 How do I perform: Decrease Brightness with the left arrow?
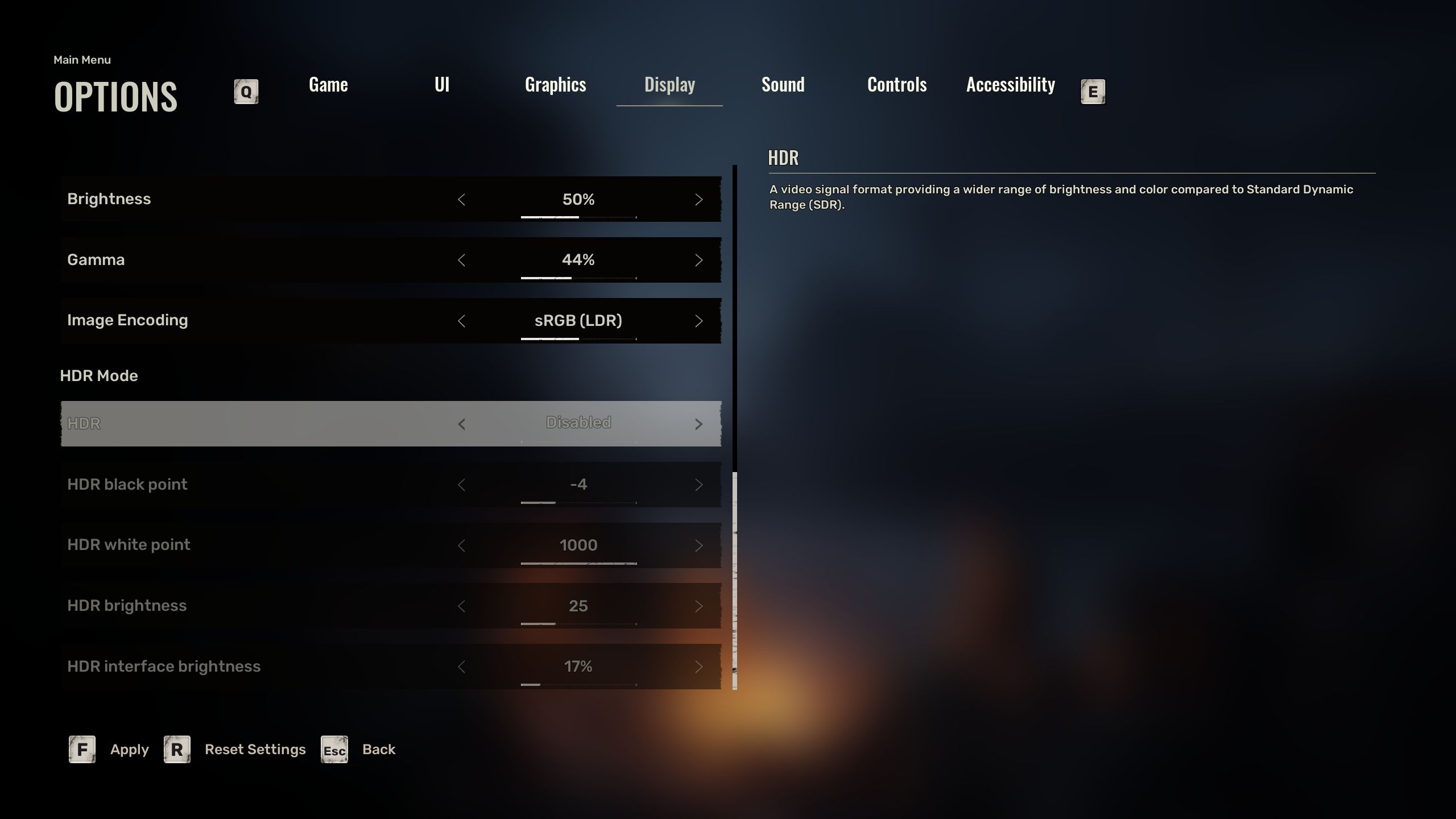461,200
